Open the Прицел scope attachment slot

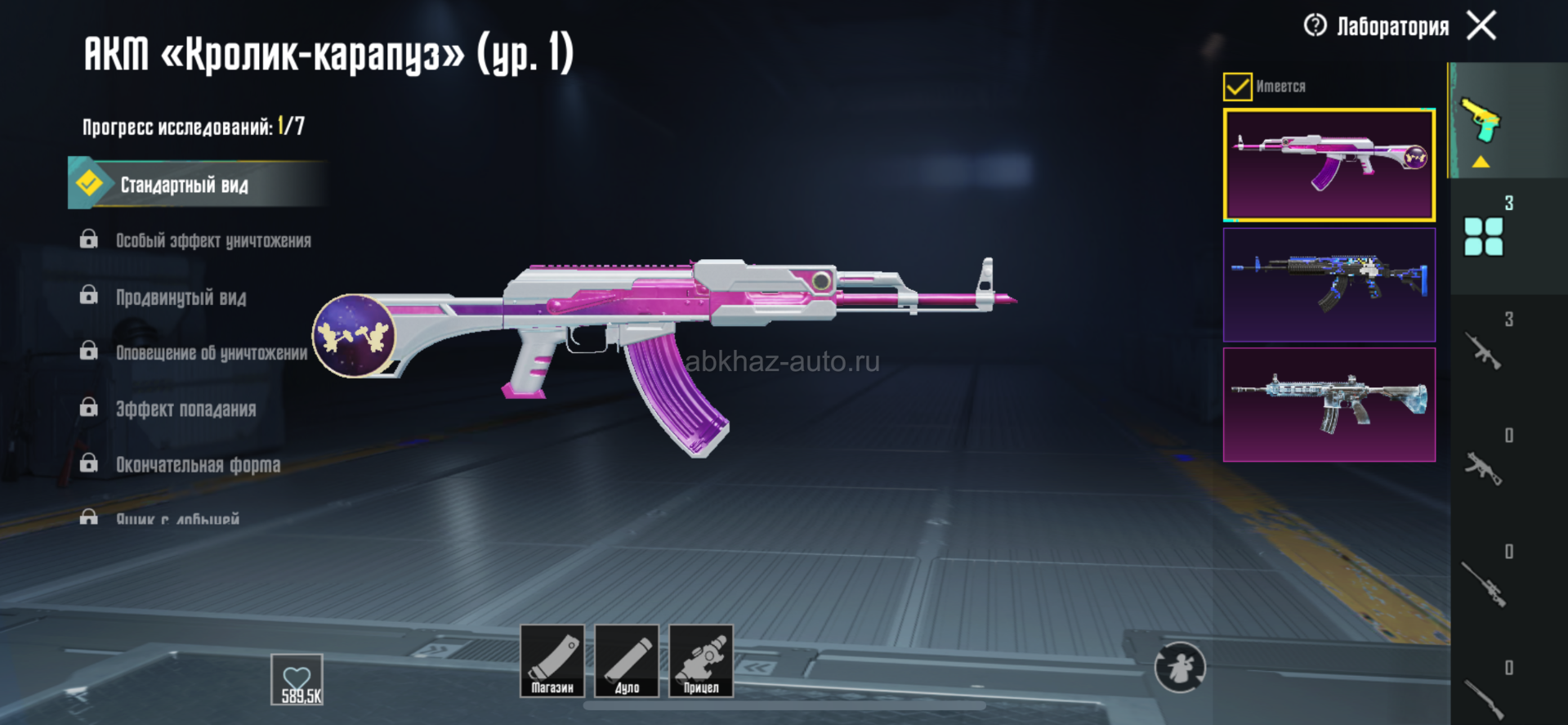[x=701, y=660]
